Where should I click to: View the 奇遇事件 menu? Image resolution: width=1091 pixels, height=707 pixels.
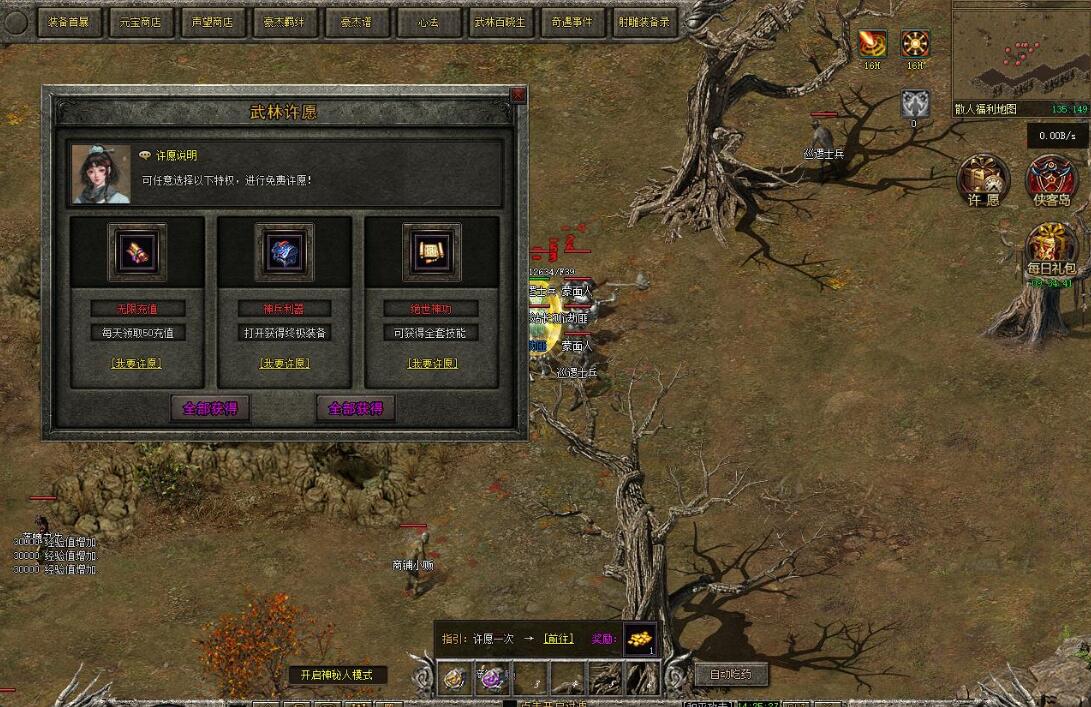[572, 22]
